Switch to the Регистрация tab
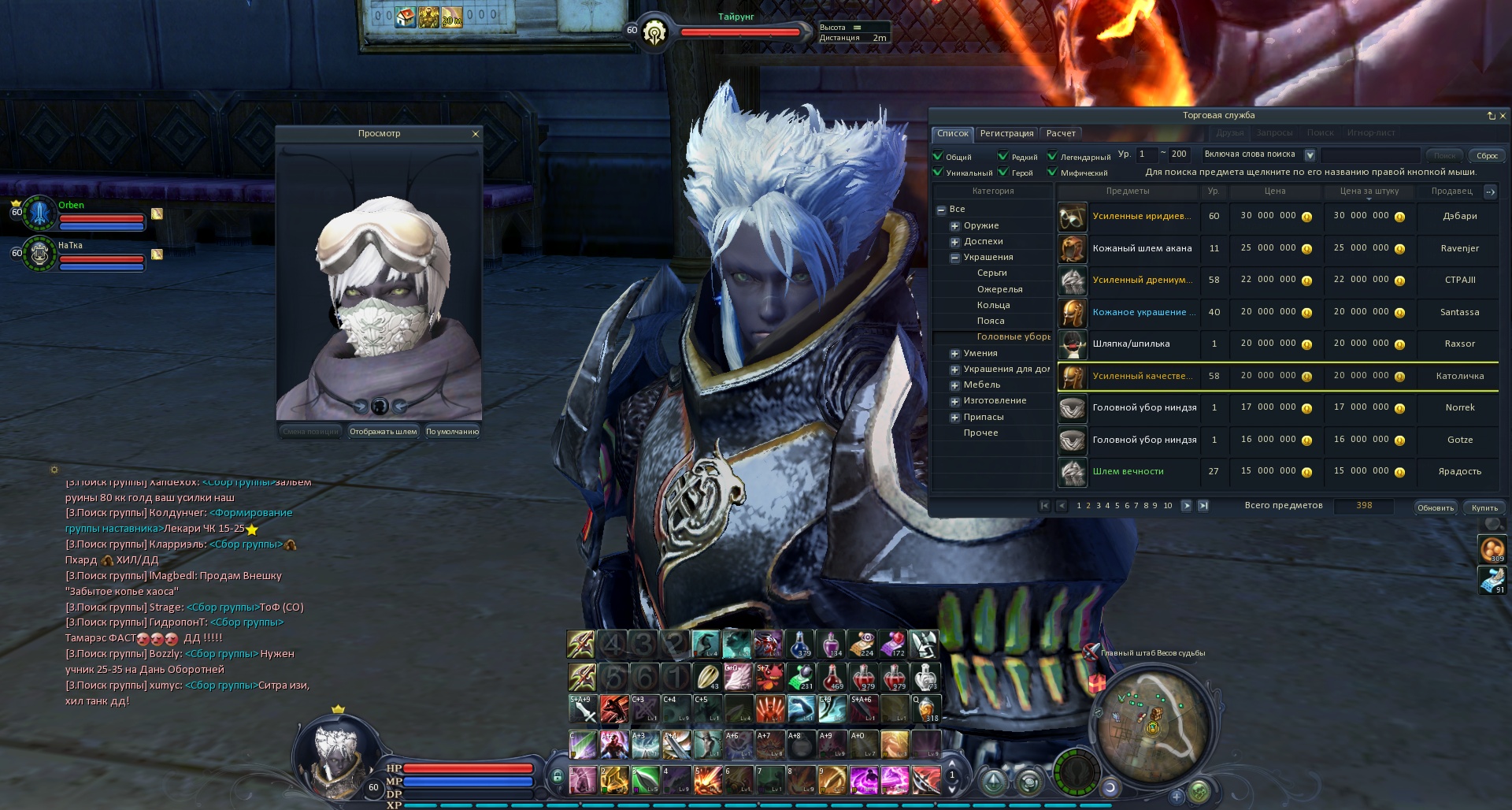The width and height of the screenshot is (1512, 810). click(1006, 134)
